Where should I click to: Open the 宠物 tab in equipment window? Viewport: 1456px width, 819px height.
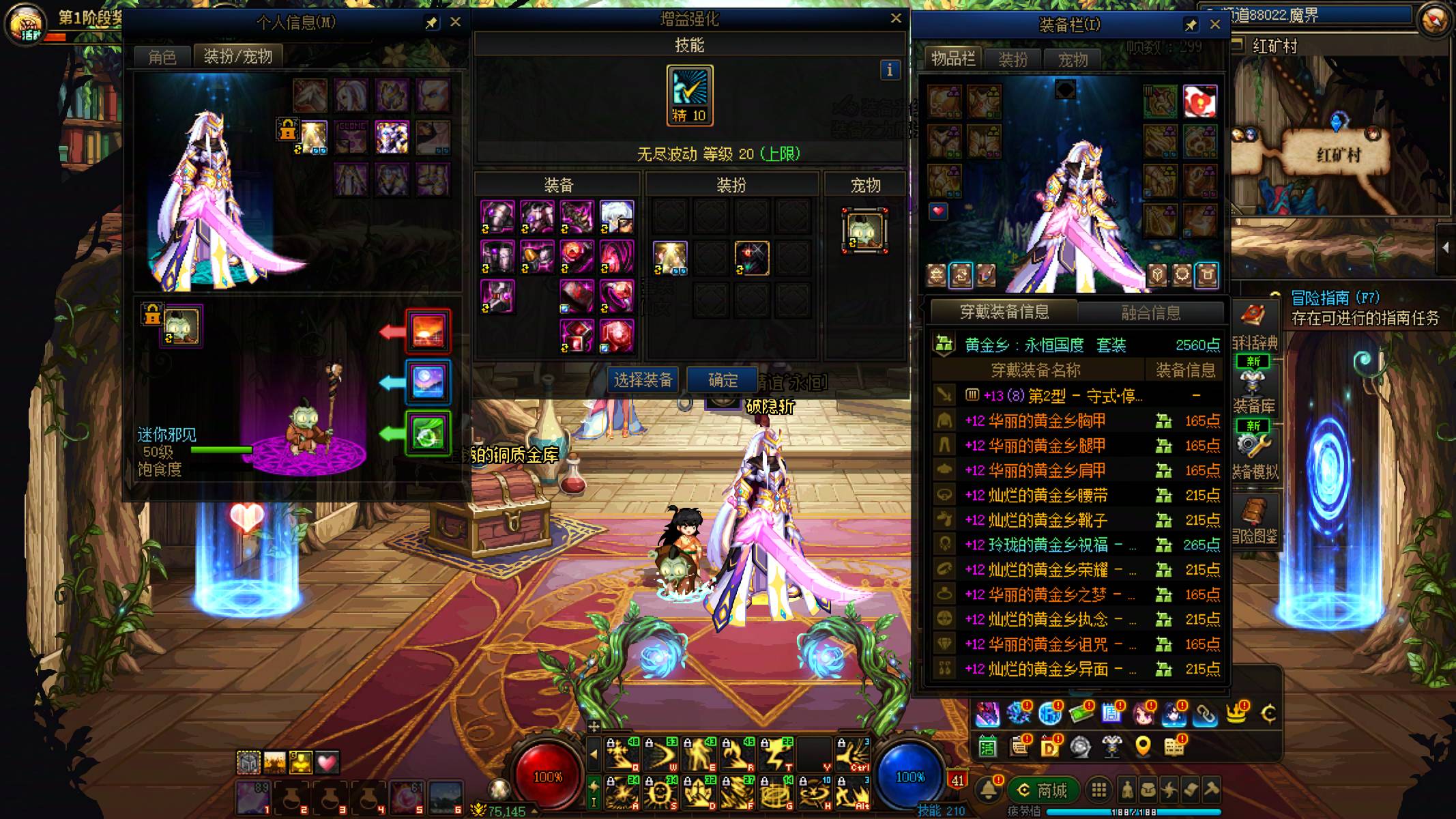(1073, 60)
